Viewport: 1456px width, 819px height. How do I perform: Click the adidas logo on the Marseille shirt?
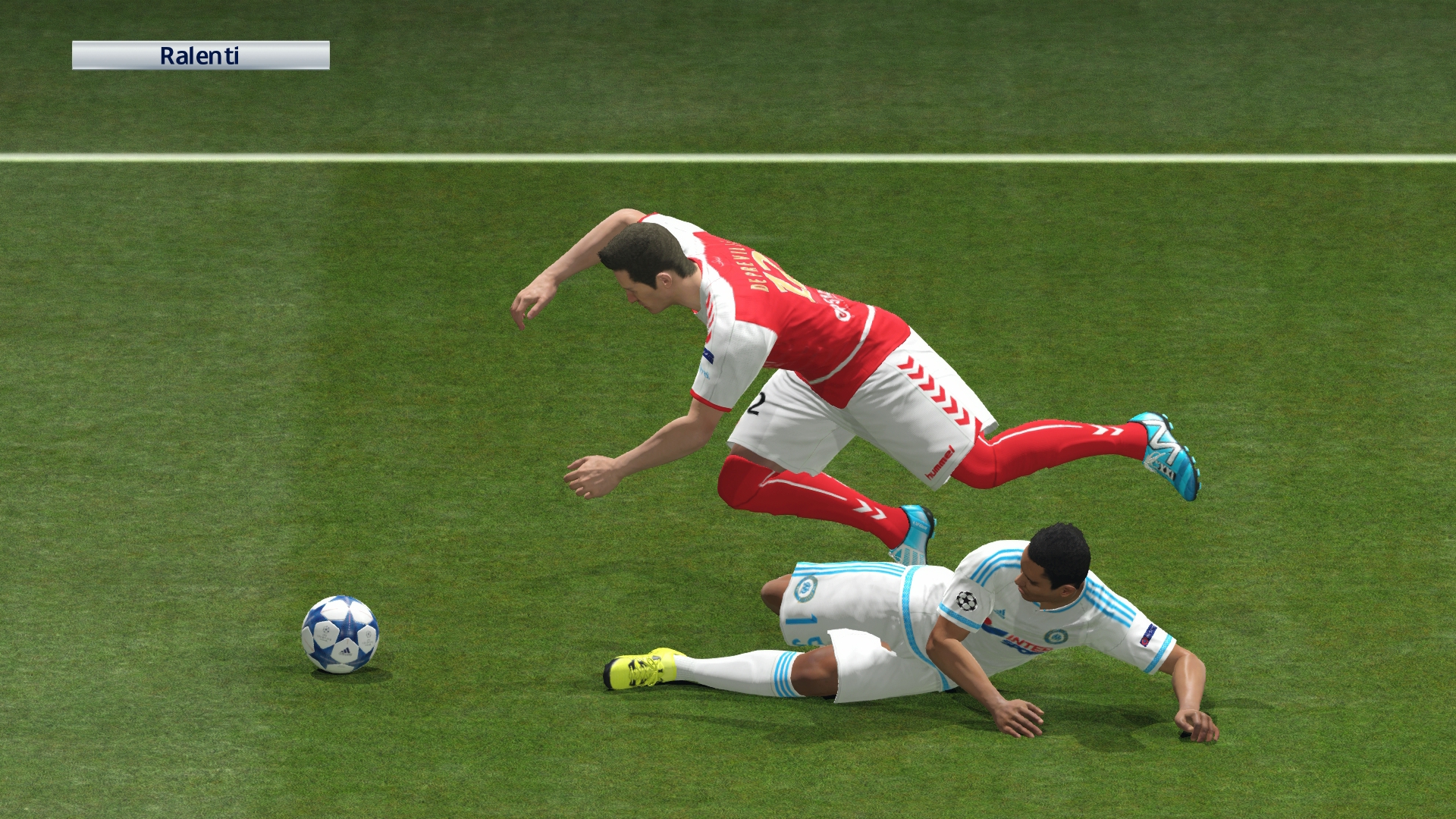[1001, 613]
